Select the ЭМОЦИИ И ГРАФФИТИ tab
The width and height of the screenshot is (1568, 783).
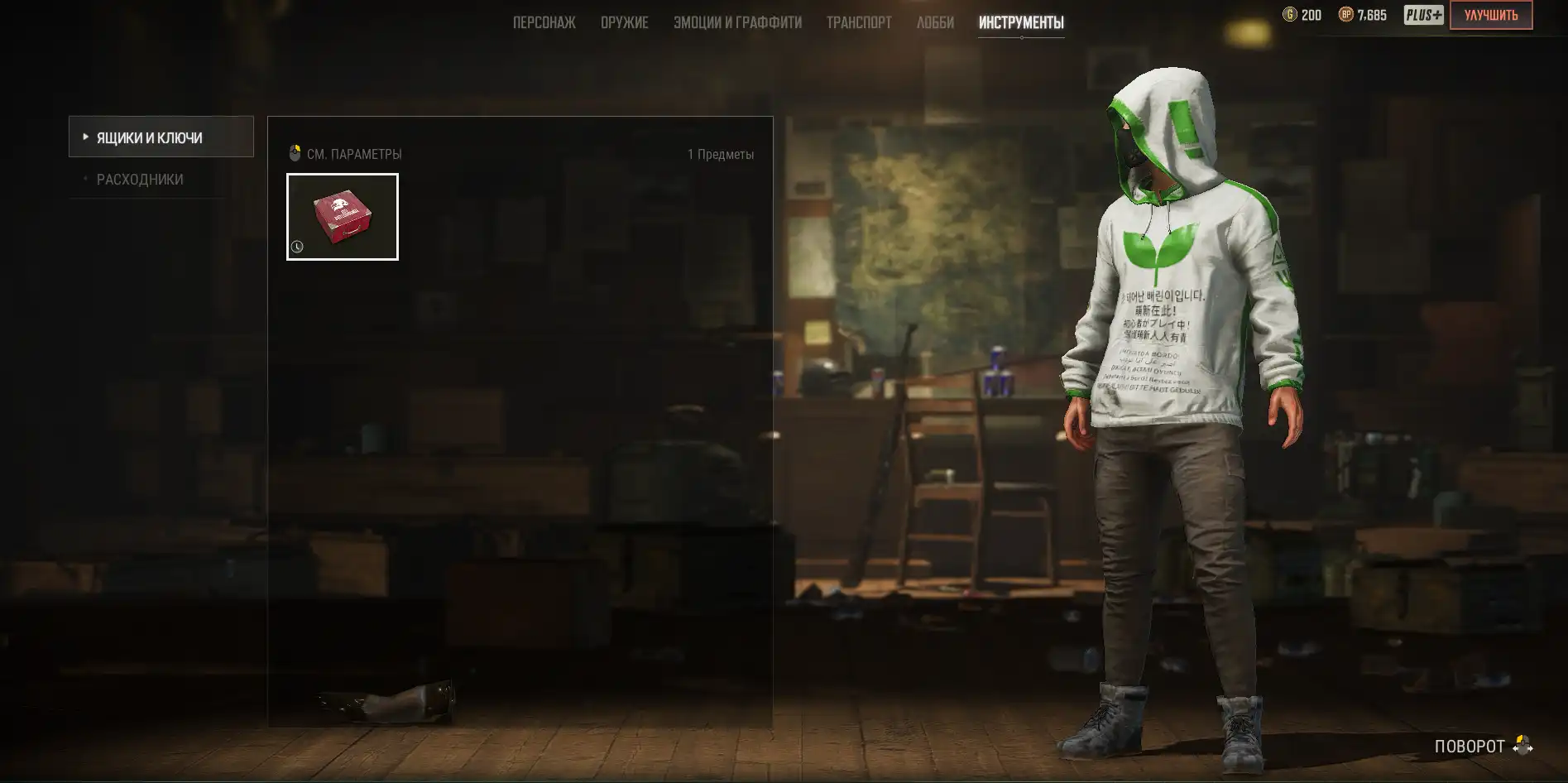(737, 22)
